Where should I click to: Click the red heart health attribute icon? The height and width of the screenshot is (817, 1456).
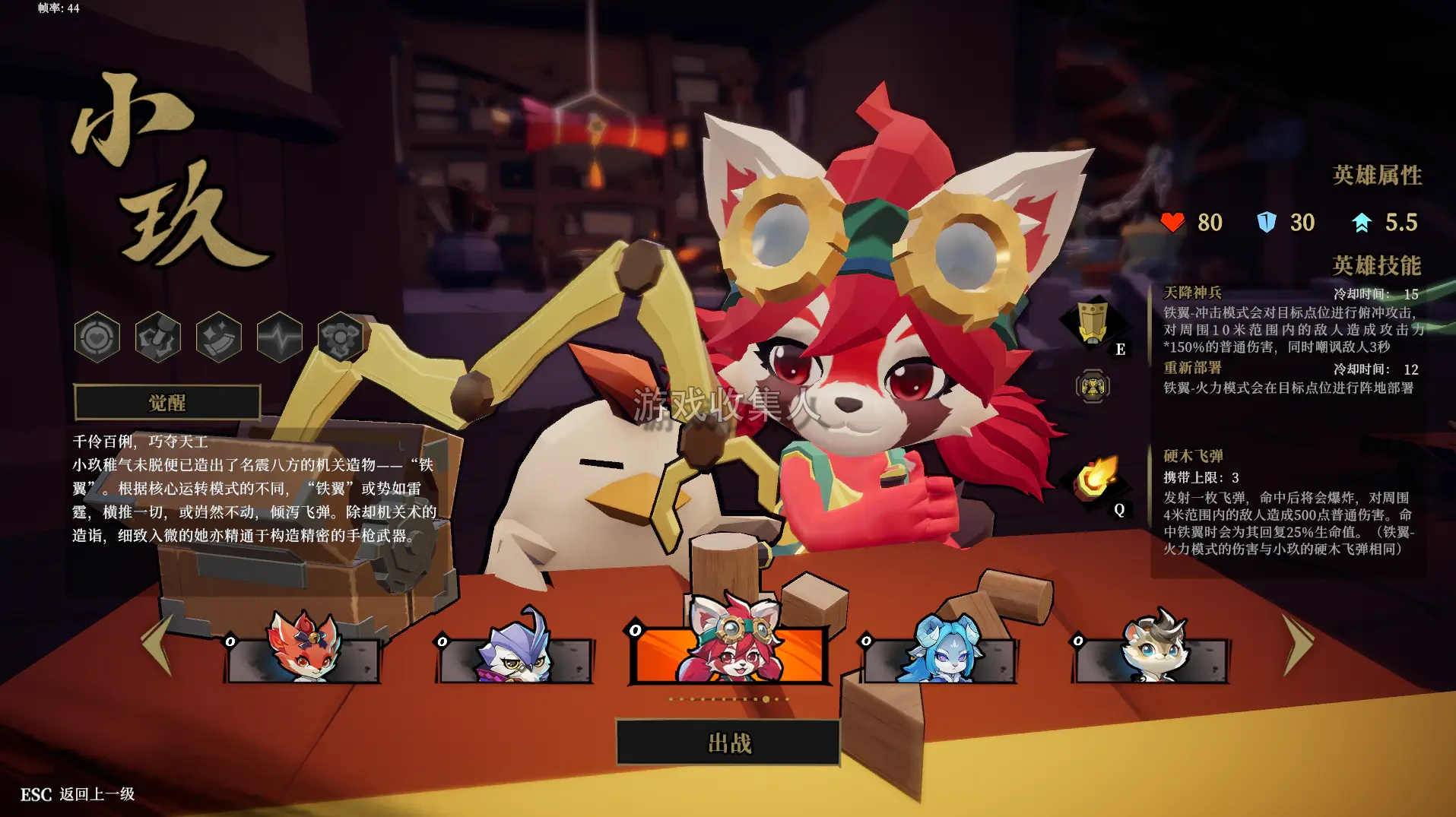(x=1175, y=222)
